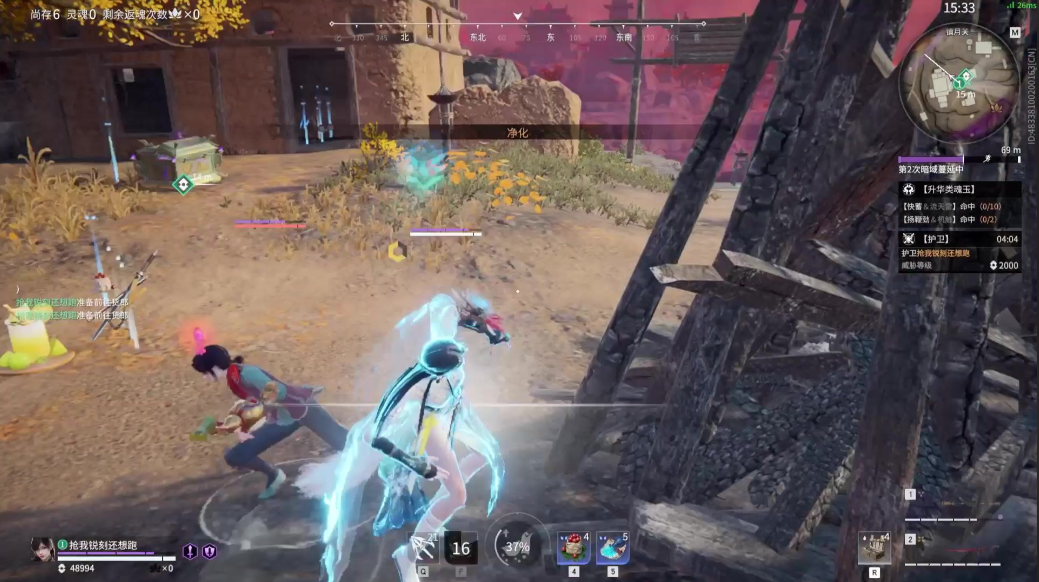Click the purple shield status icon
The width and height of the screenshot is (1039, 582).
coord(209,551)
